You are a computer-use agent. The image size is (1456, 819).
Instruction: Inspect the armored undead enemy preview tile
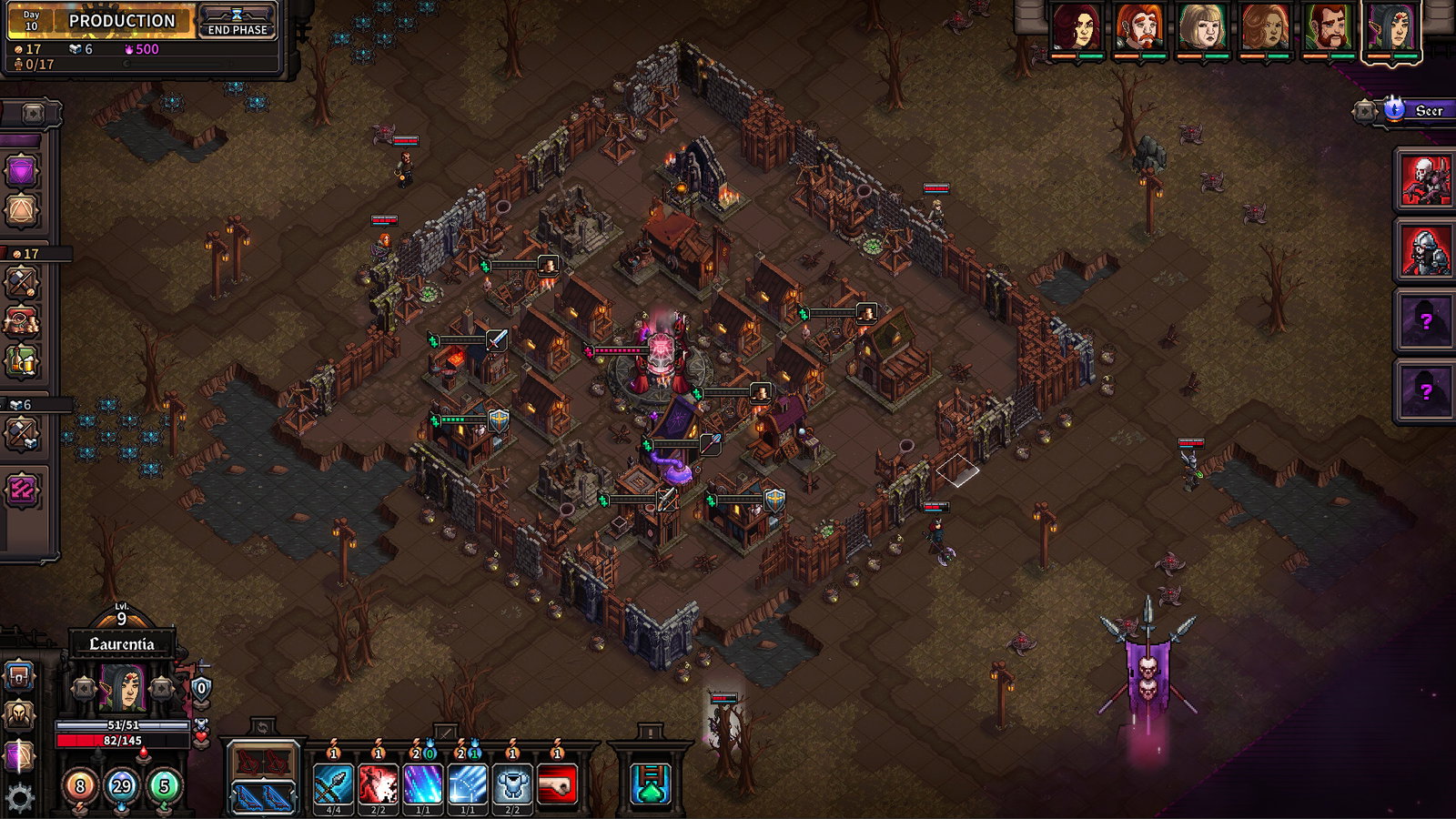tap(1425, 249)
